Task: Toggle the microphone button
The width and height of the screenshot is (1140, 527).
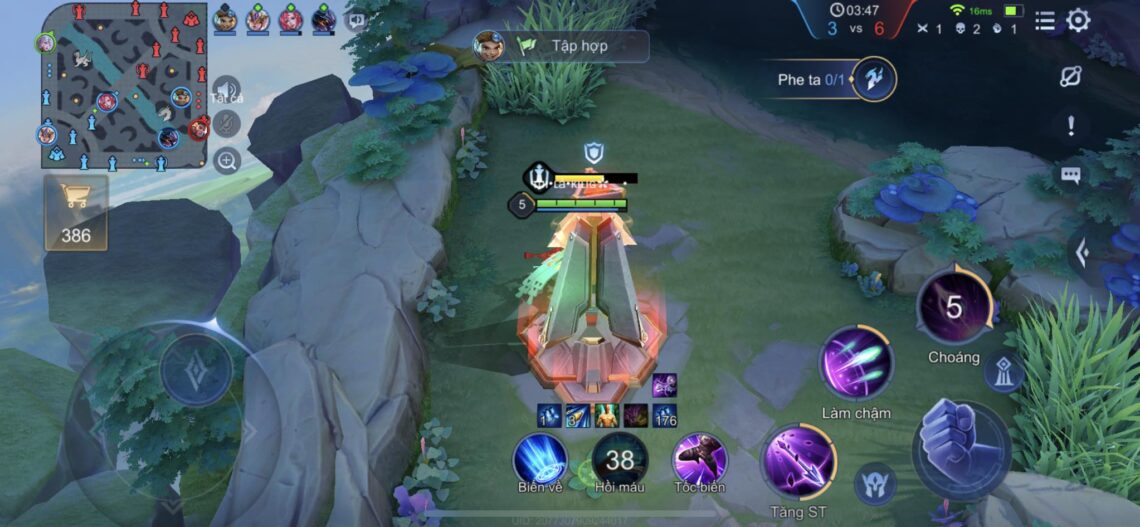Action: [227, 124]
